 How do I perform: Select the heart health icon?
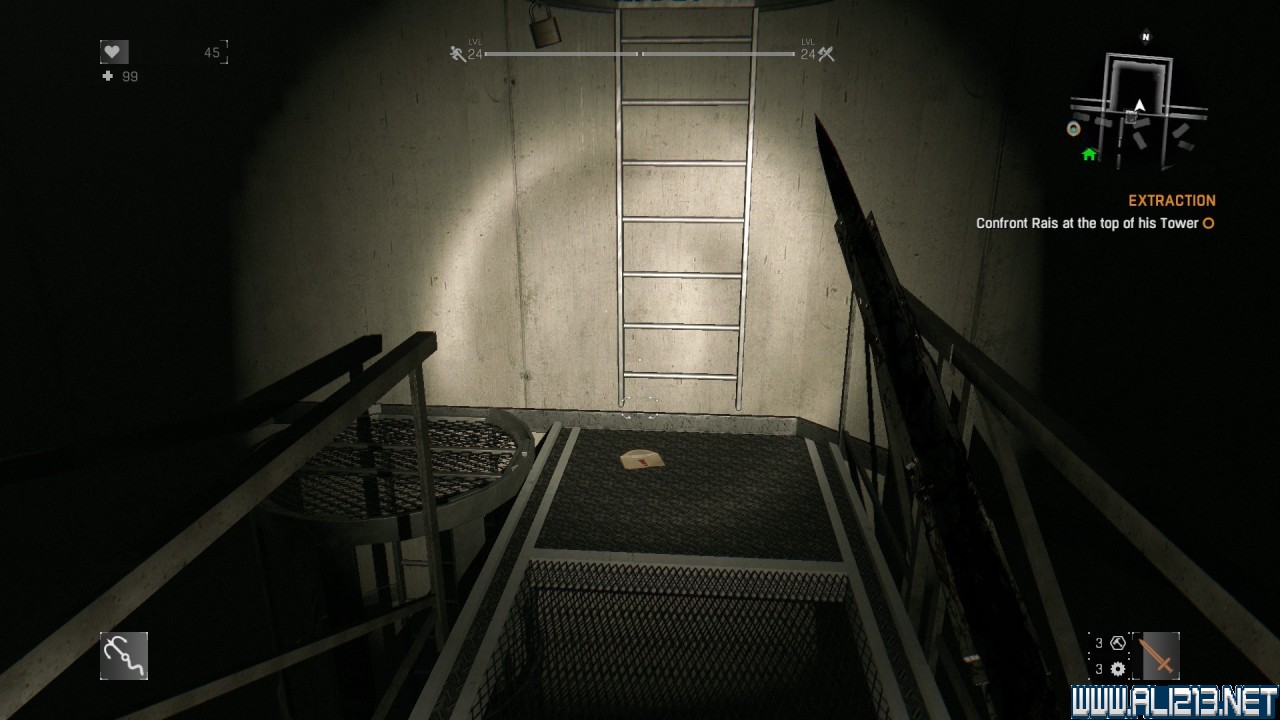[114, 52]
